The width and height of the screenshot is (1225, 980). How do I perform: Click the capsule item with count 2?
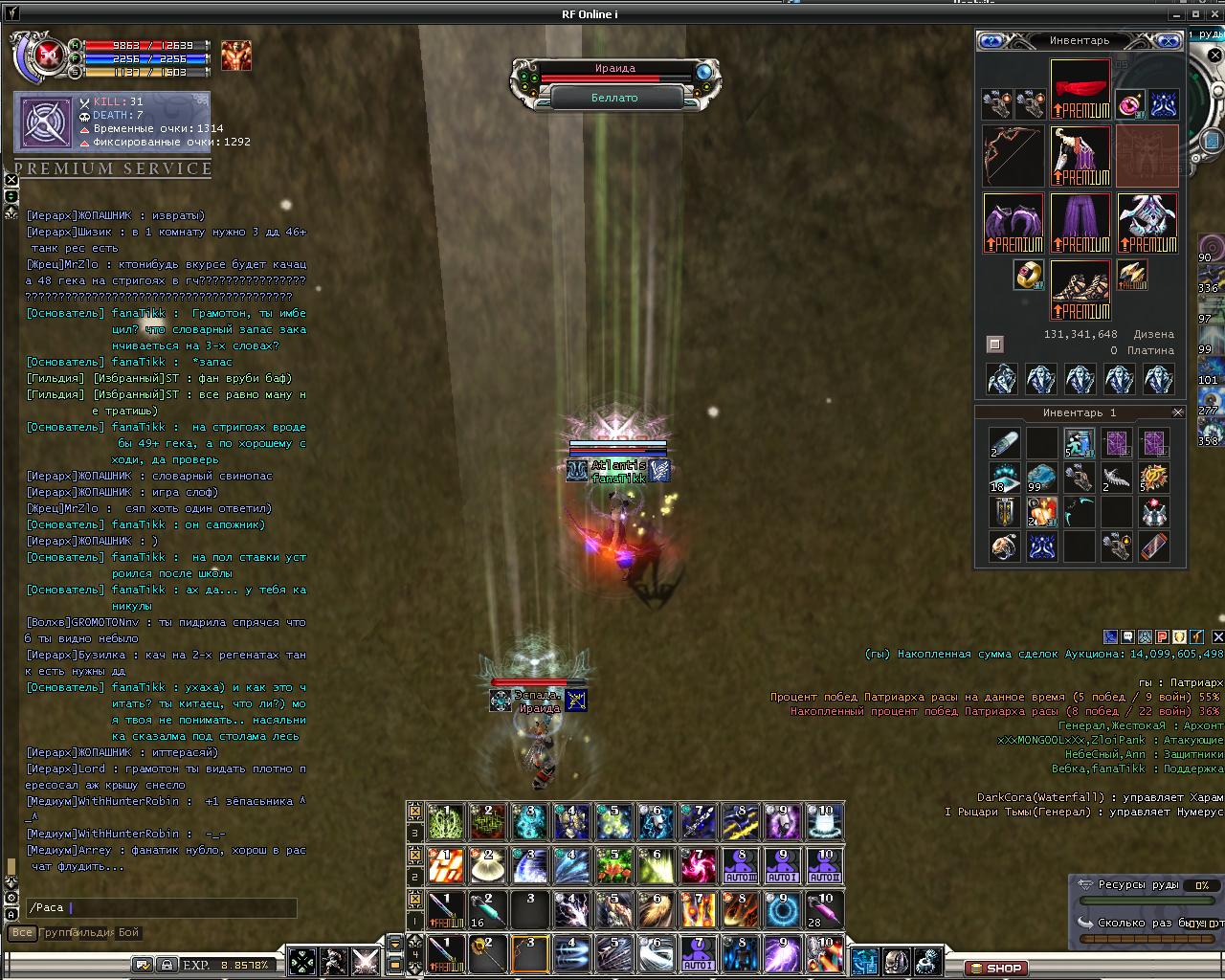pos(1004,443)
